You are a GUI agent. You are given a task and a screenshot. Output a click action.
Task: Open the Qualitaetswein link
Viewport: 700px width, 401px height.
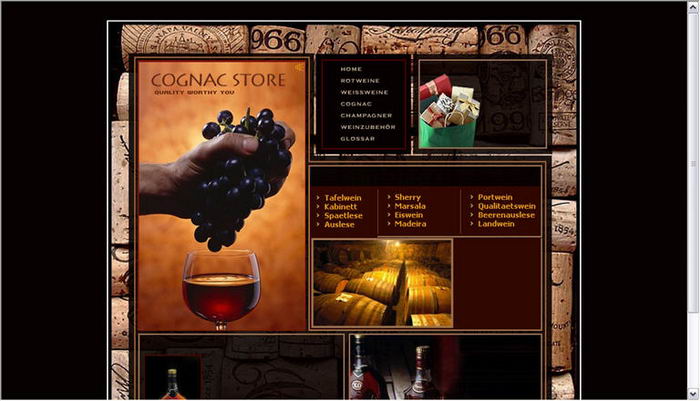[x=506, y=207]
